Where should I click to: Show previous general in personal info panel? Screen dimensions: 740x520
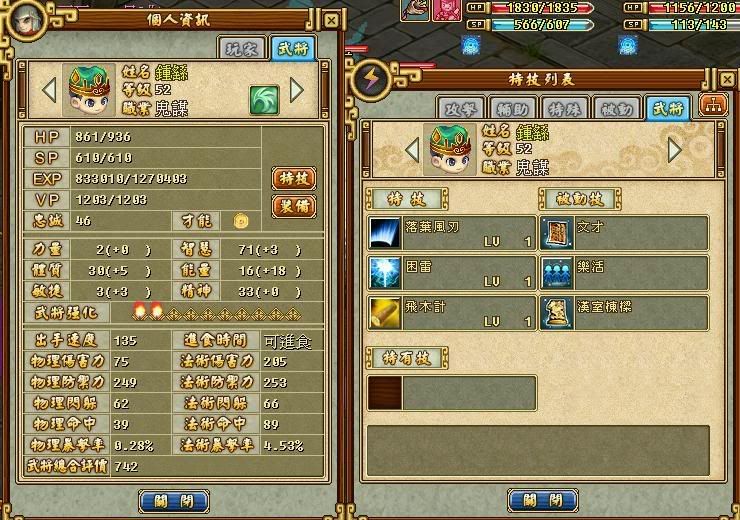pyautogui.click(x=49, y=90)
